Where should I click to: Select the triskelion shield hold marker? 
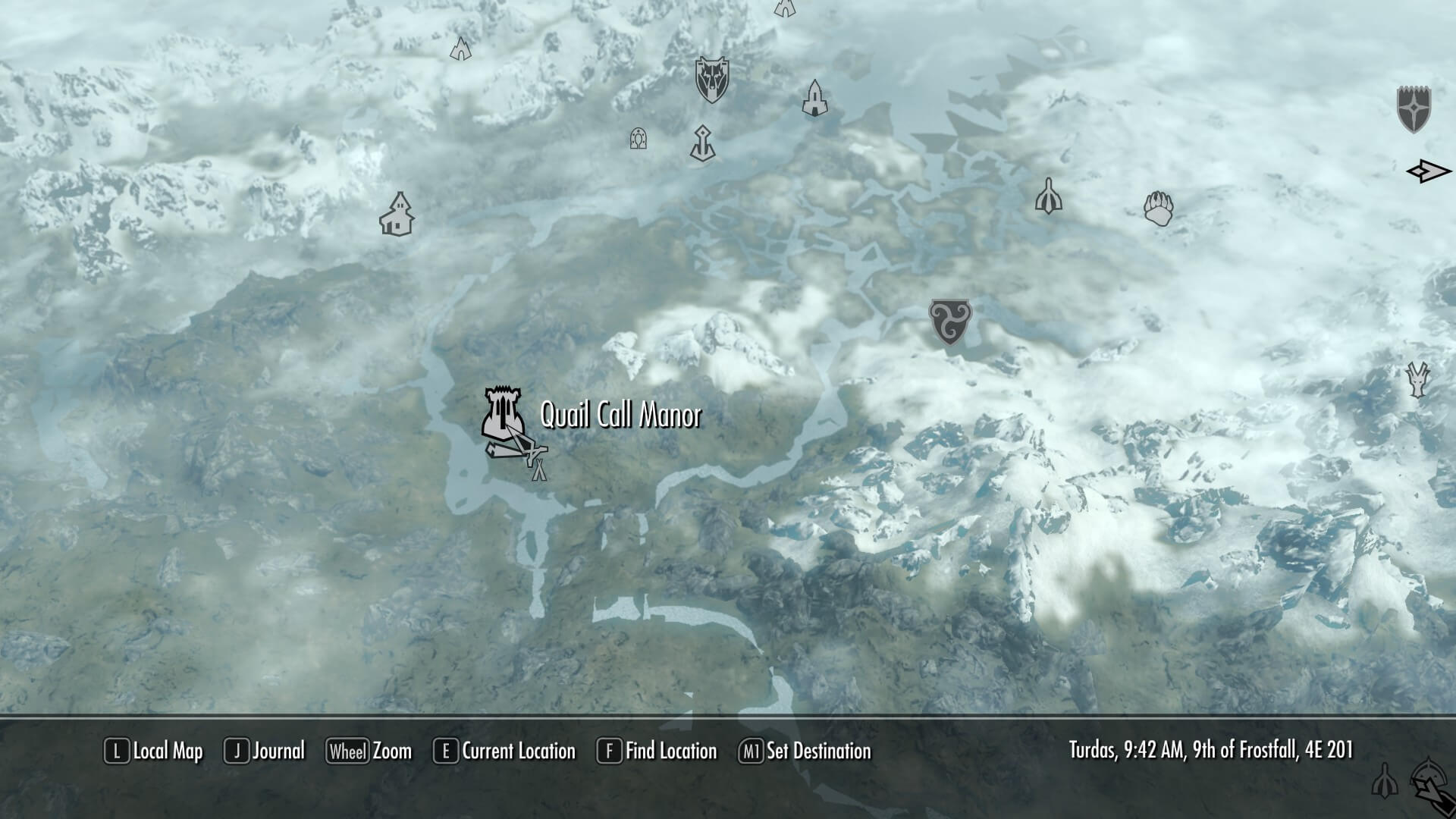pos(949,321)
